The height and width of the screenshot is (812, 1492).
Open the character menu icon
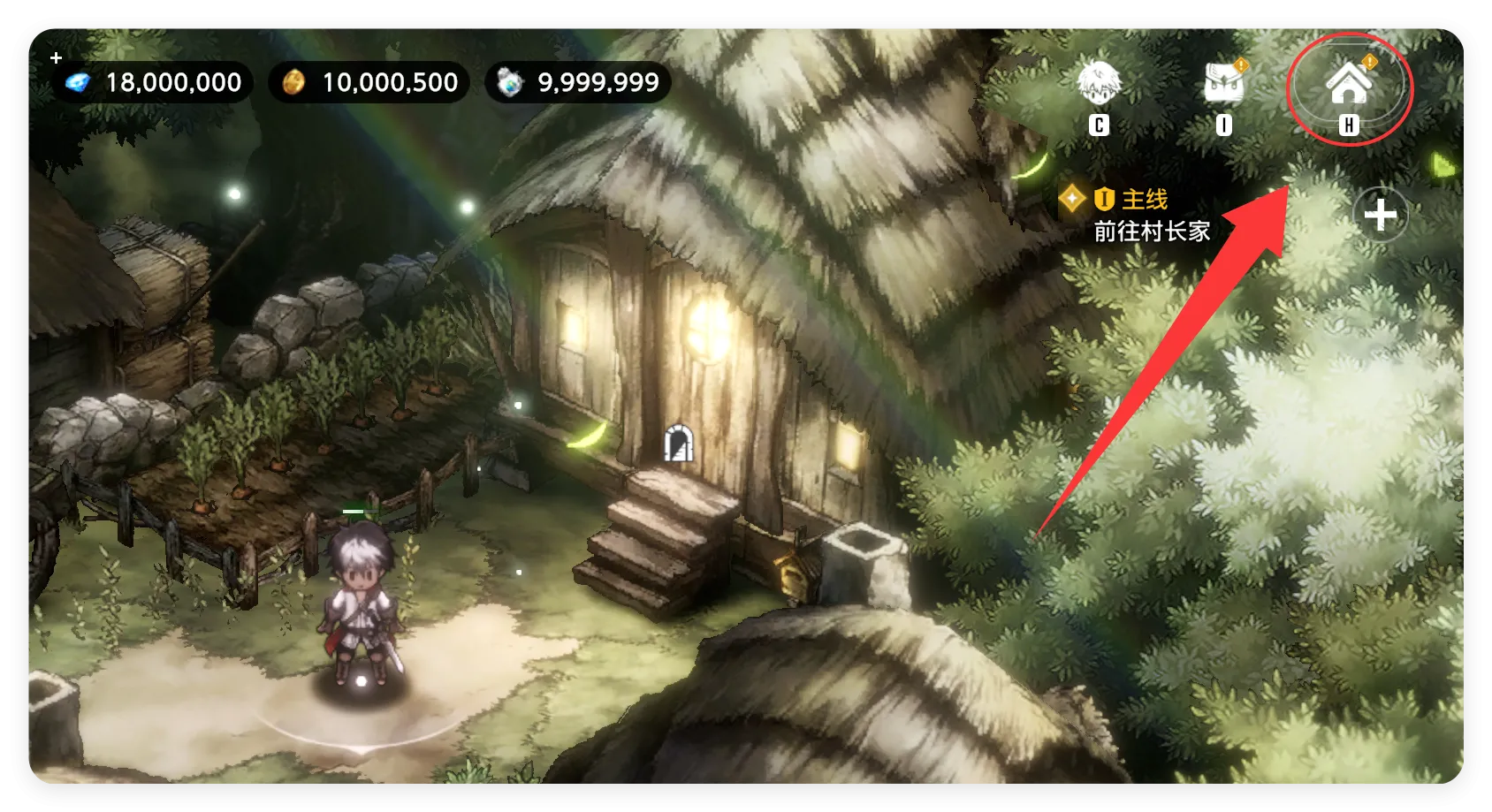coord(1099,86)
